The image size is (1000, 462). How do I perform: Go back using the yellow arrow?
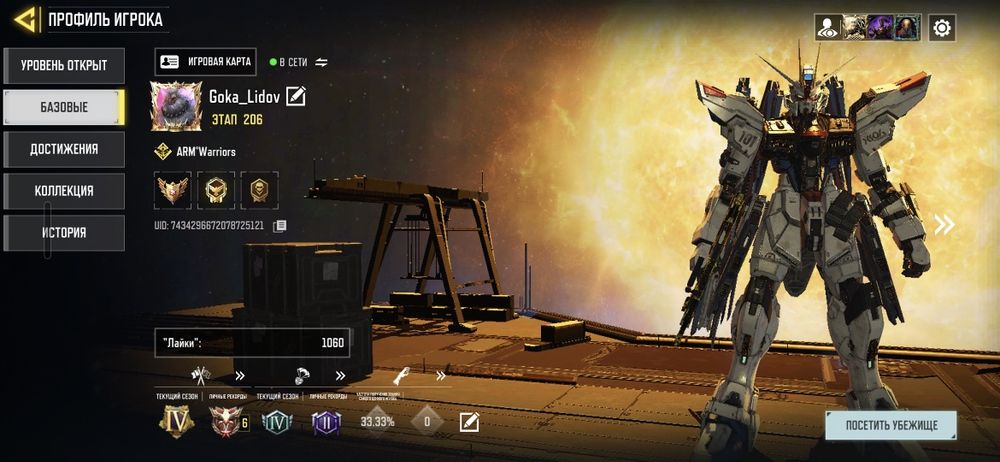25,19
